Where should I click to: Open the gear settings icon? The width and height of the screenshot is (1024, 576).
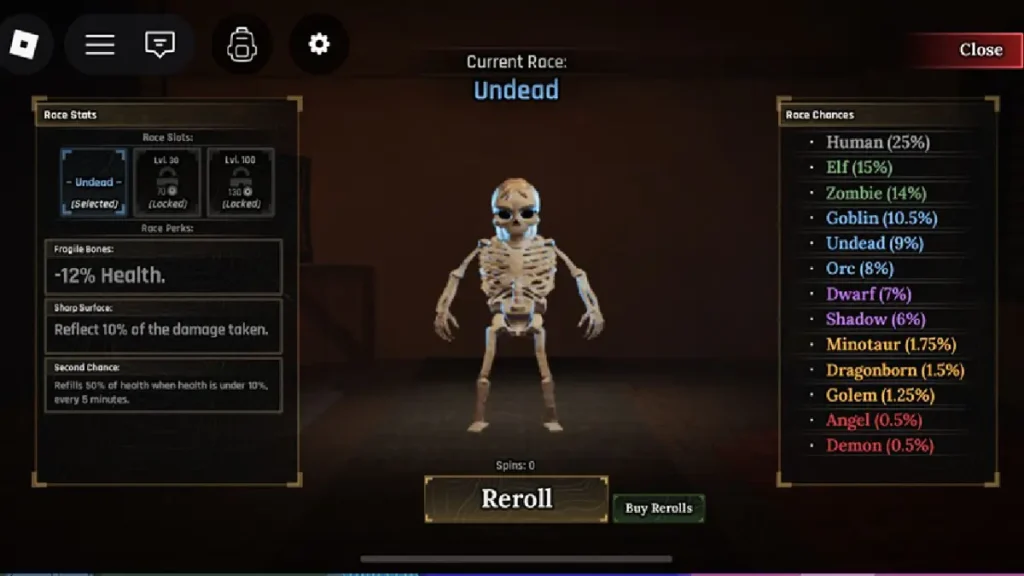(x=319, y=44)
